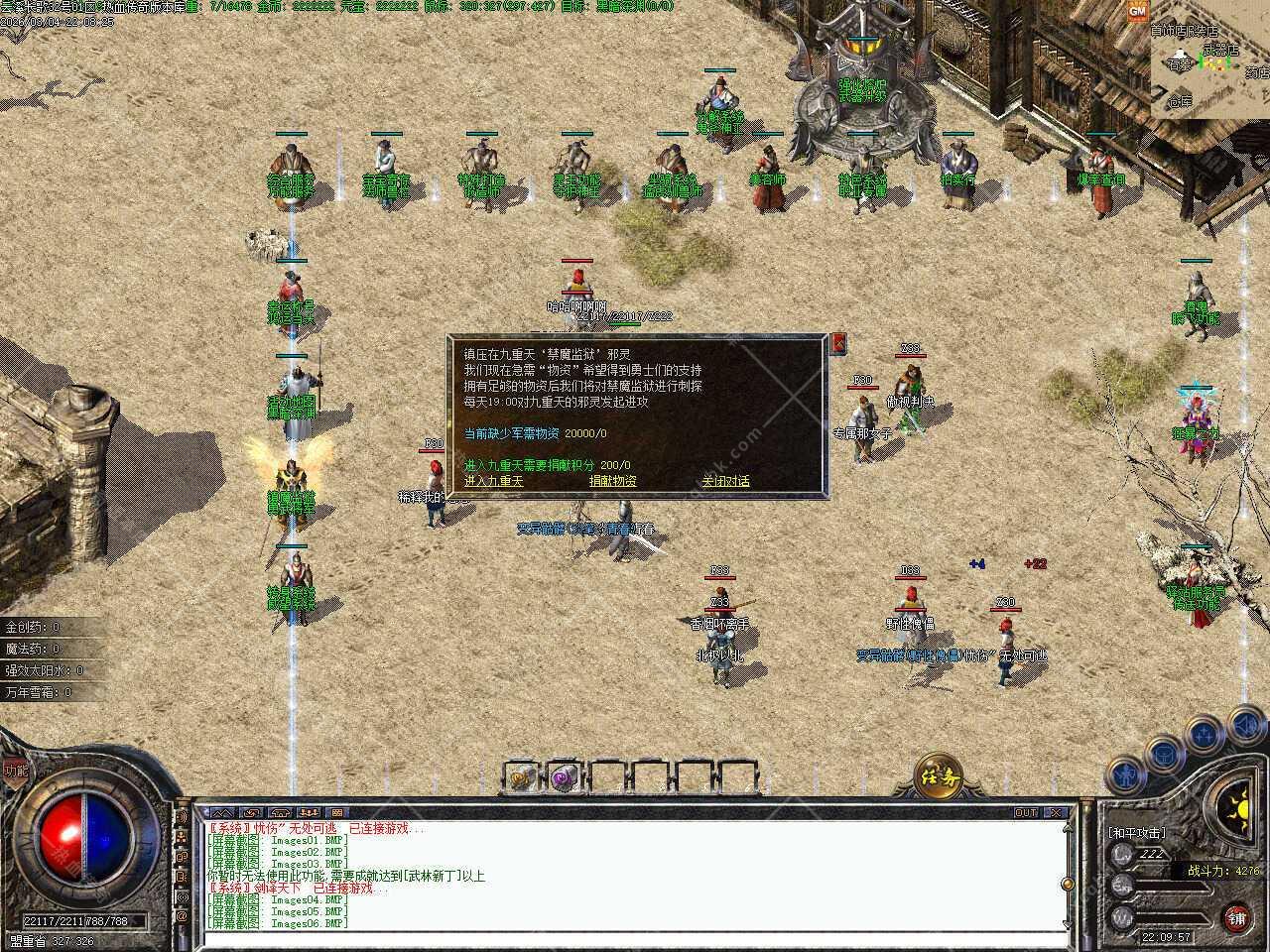
Task: Click the minimap in the corner
Action: (x=1208, y=61)
